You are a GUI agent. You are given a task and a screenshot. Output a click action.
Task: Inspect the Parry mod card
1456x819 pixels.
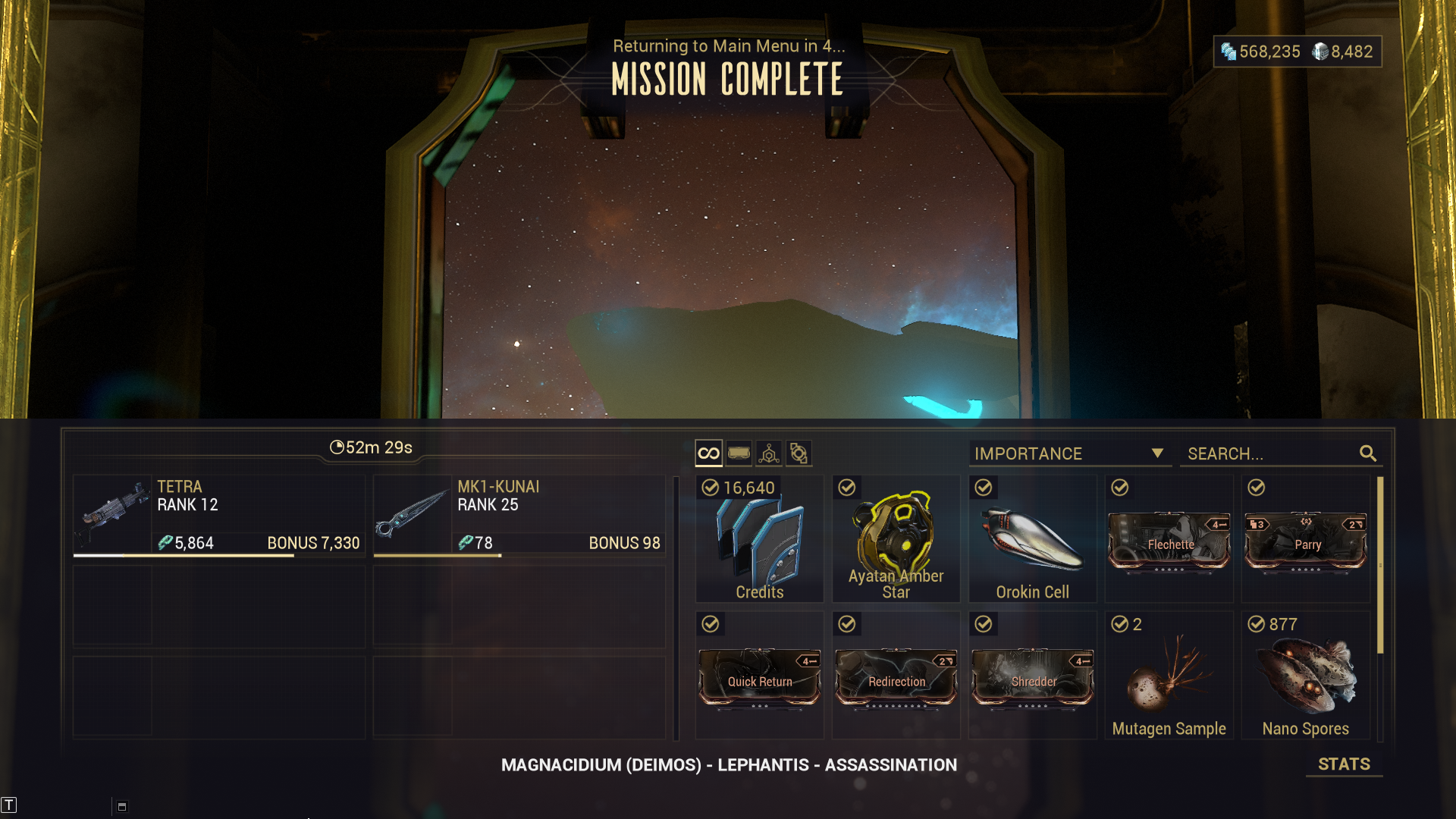tap(1305, 541)
